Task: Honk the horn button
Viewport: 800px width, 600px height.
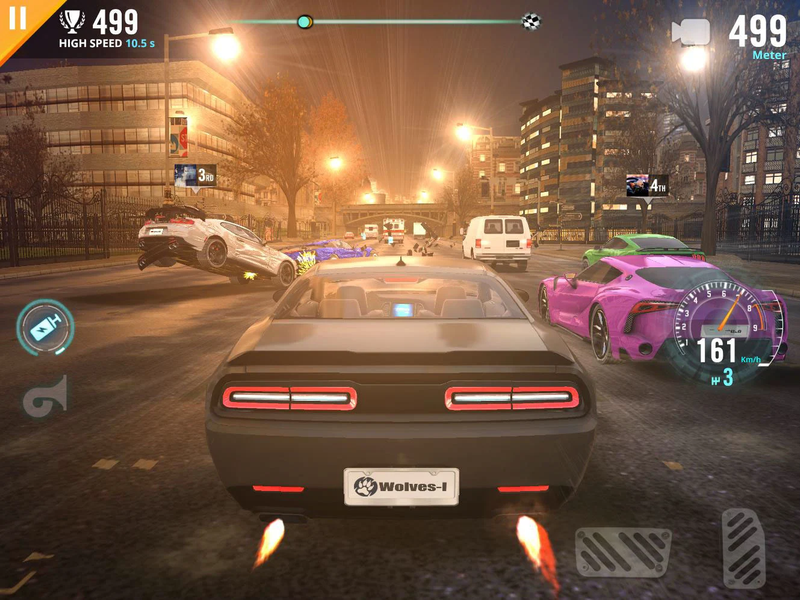Action: 45,397
